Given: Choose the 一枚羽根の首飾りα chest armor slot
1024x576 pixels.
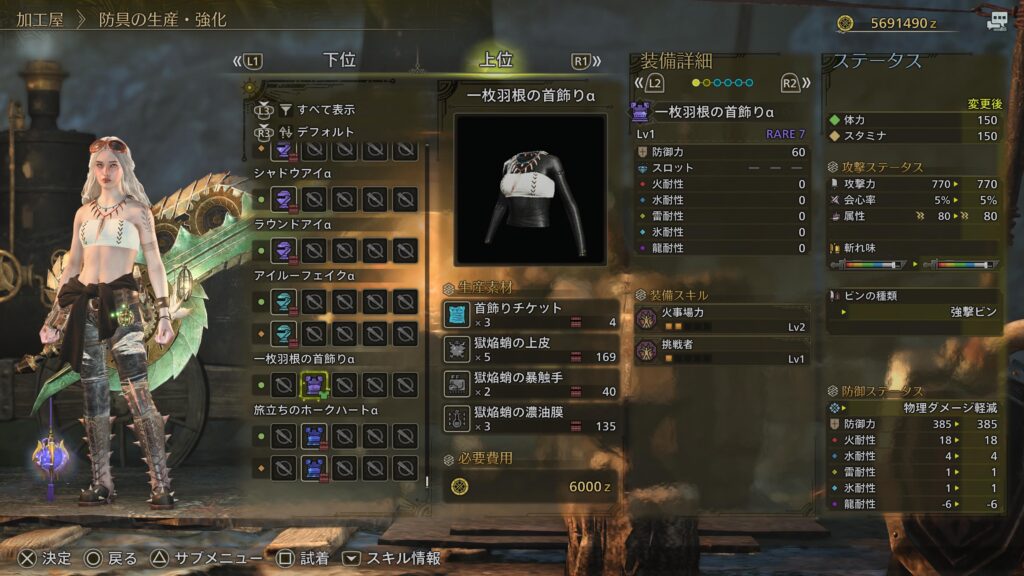Looking at the screenshot, I should click(x=315, y=383).
